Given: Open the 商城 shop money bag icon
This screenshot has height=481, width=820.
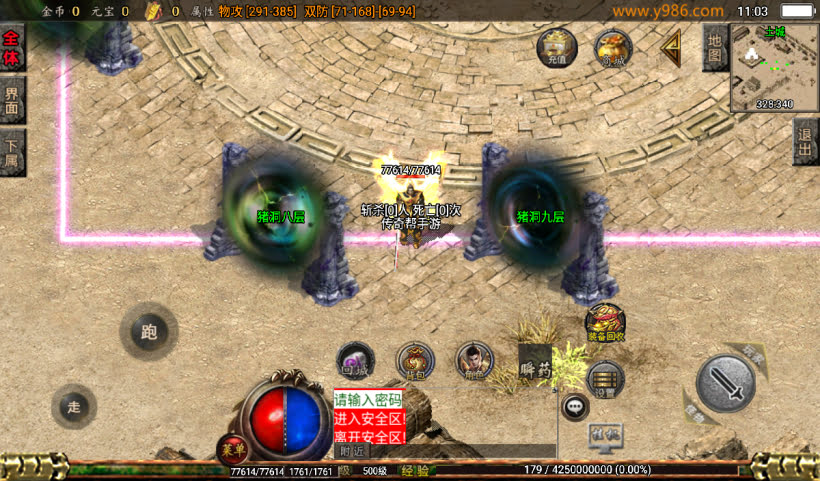Looking at the screenshot, I should point(613,47).
